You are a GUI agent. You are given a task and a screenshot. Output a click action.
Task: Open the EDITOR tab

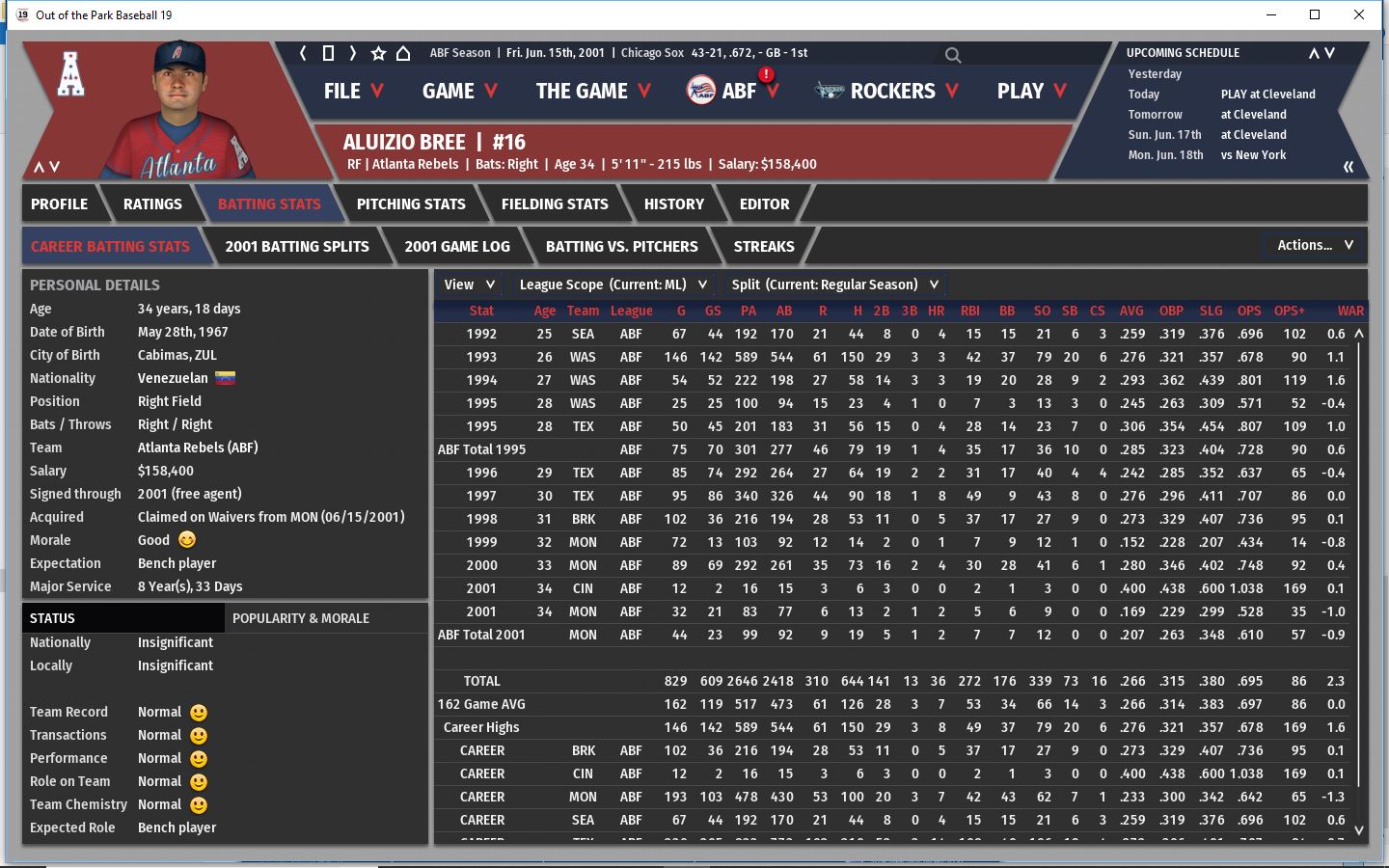tap(764, 204)
